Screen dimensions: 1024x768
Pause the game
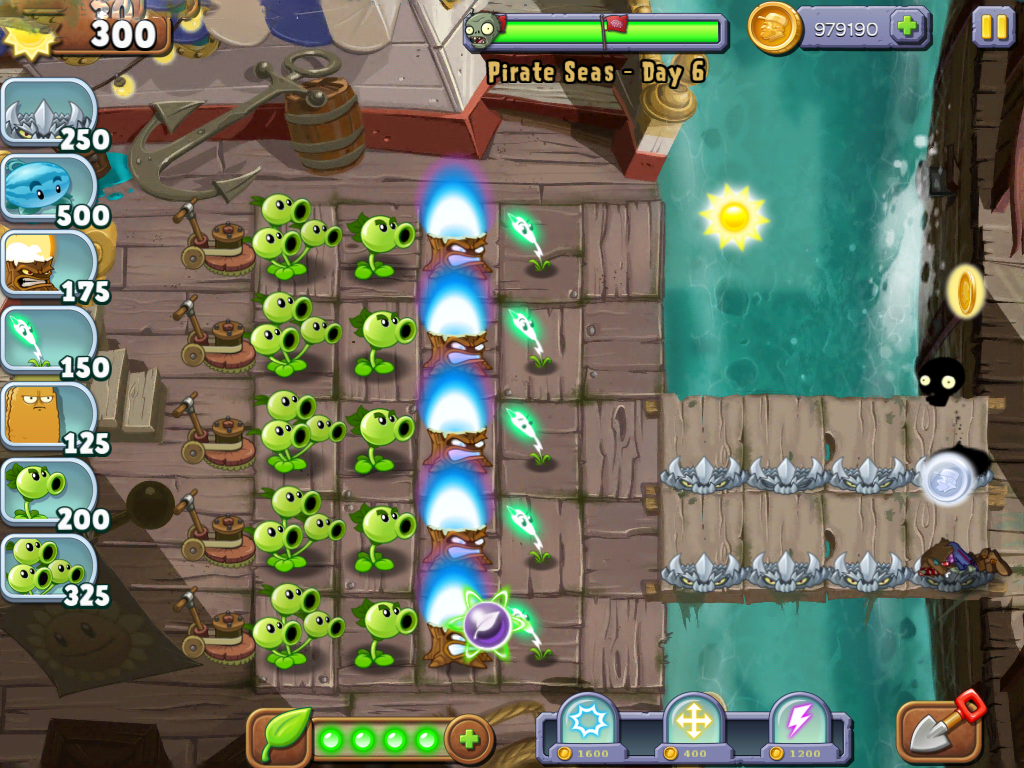click(x=993, y=27)
